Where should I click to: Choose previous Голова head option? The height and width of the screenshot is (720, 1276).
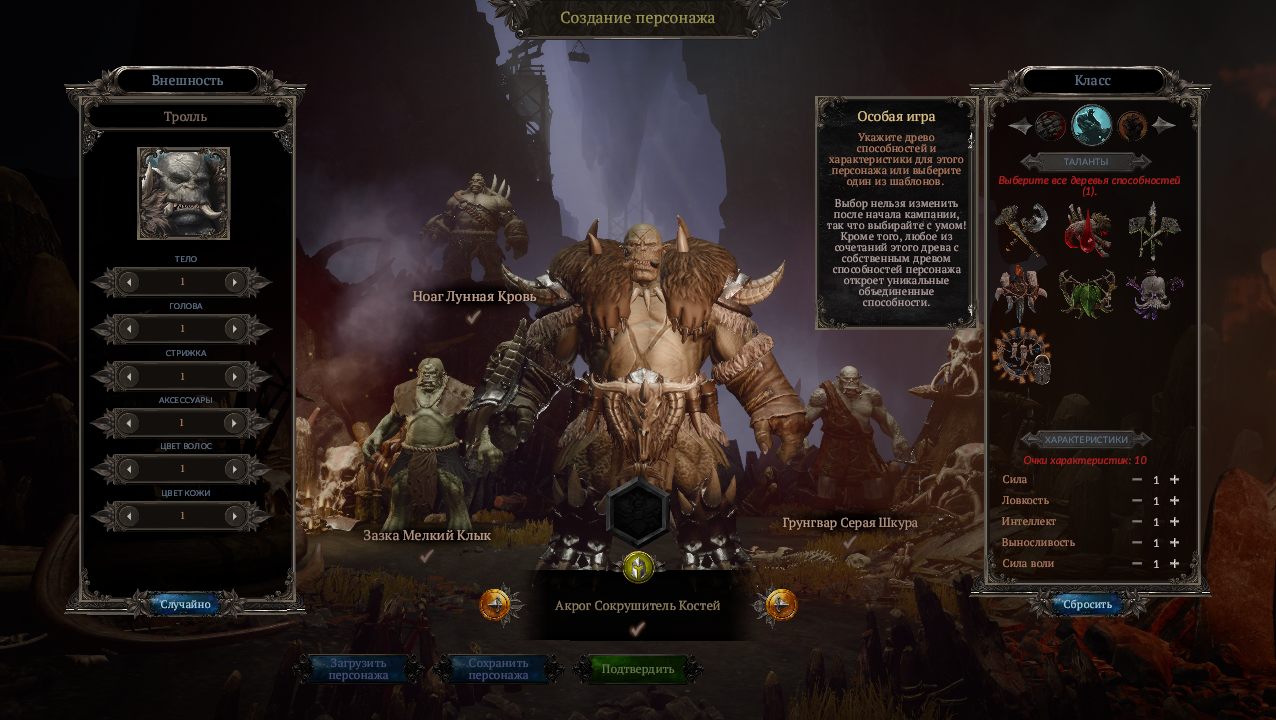129,329
